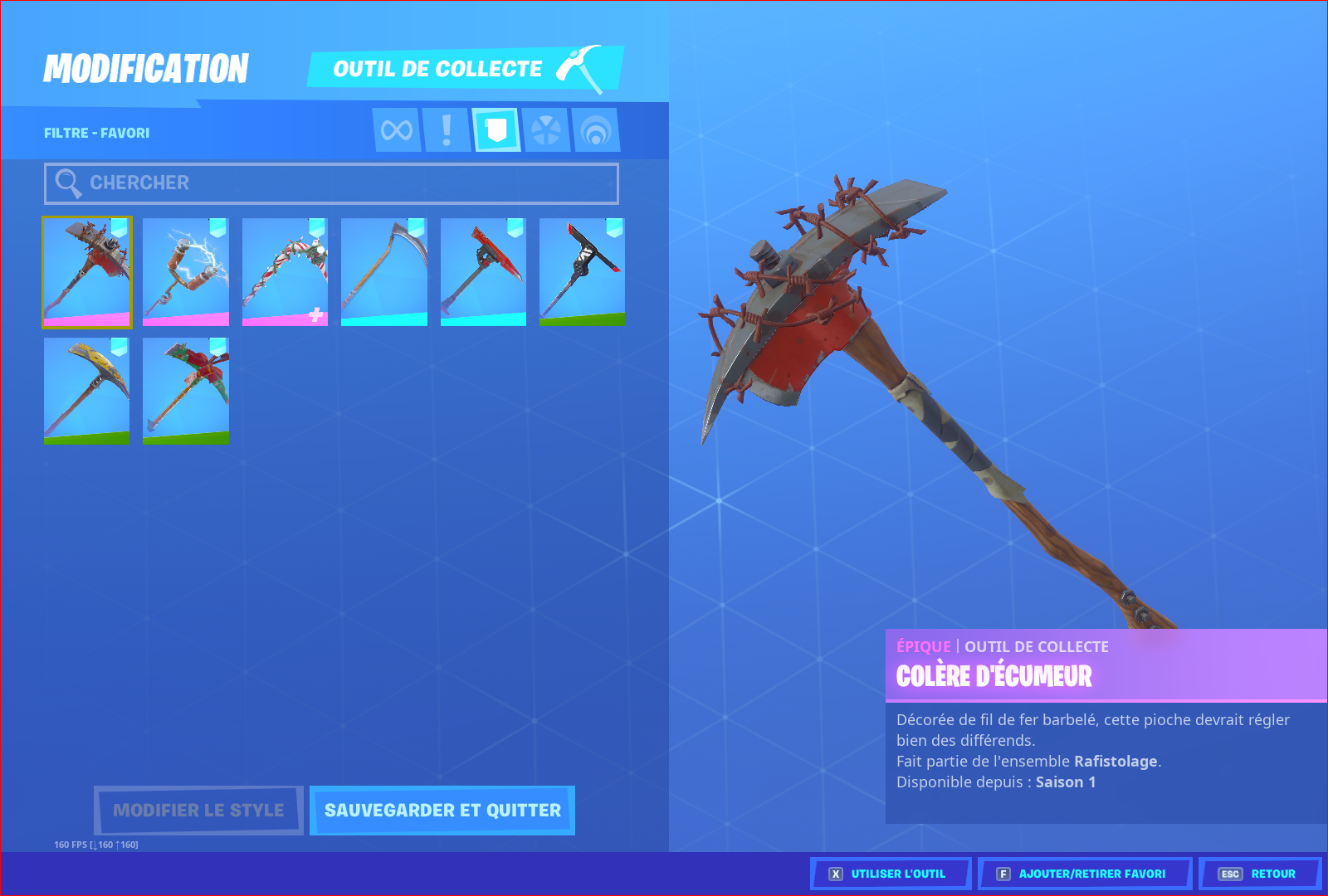Click the Modifier le style button
This screenshot has width=1328, height=896.
(x=198, y=811)
